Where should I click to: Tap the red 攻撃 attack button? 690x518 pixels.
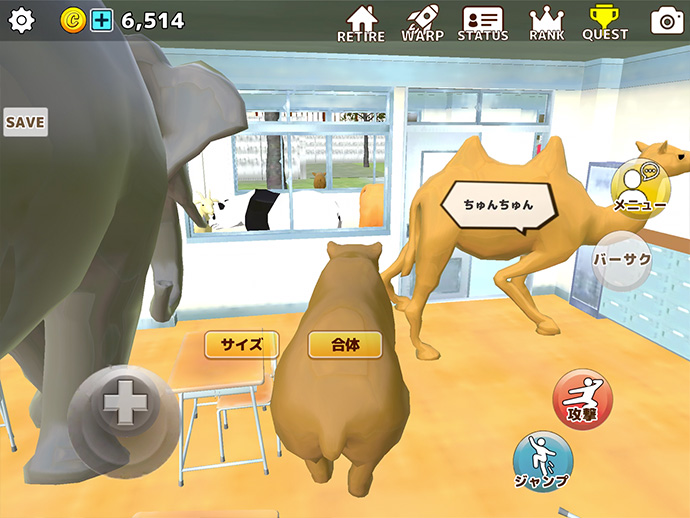coord(582,398)
